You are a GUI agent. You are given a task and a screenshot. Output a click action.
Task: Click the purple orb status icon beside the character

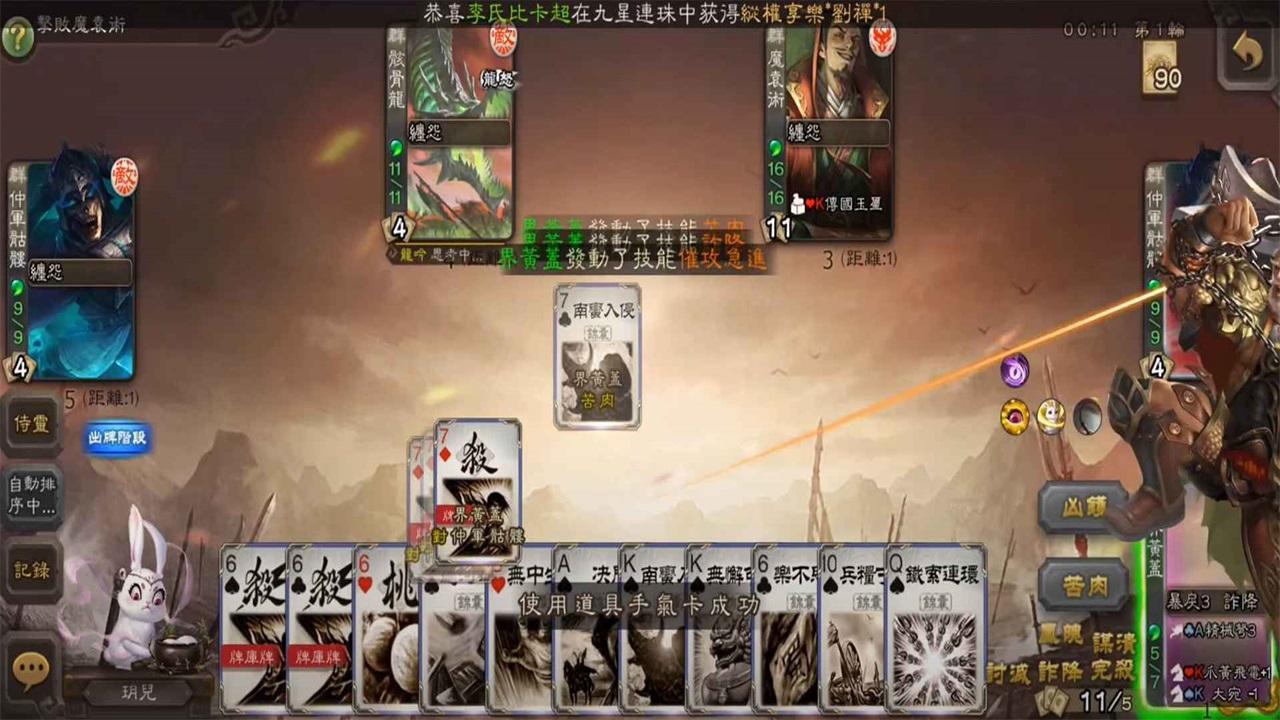click(1014, 371)
